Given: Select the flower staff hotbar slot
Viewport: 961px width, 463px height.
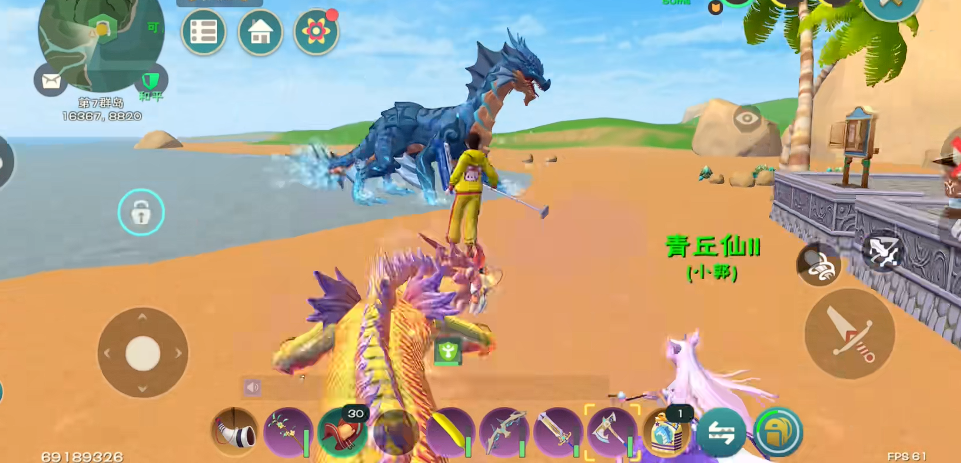Looking at the screenshot, I should point(289,432).
